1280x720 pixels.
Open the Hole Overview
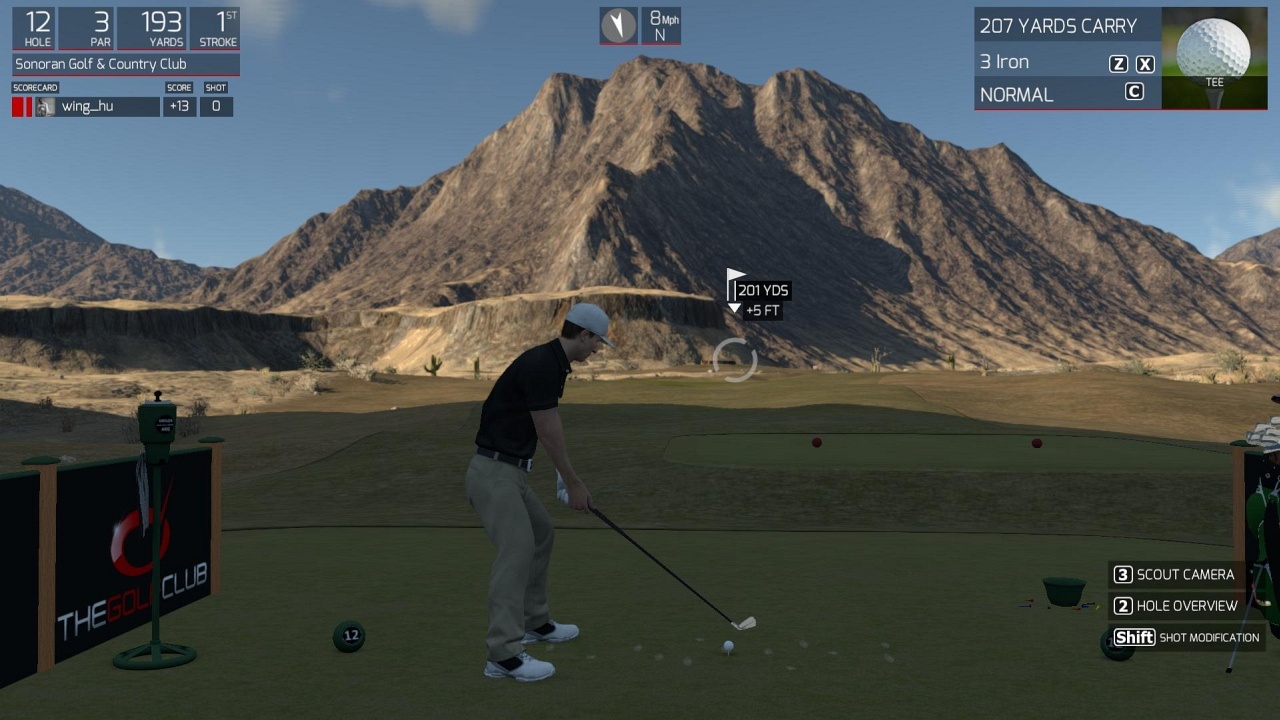(x=1175, y=605)
